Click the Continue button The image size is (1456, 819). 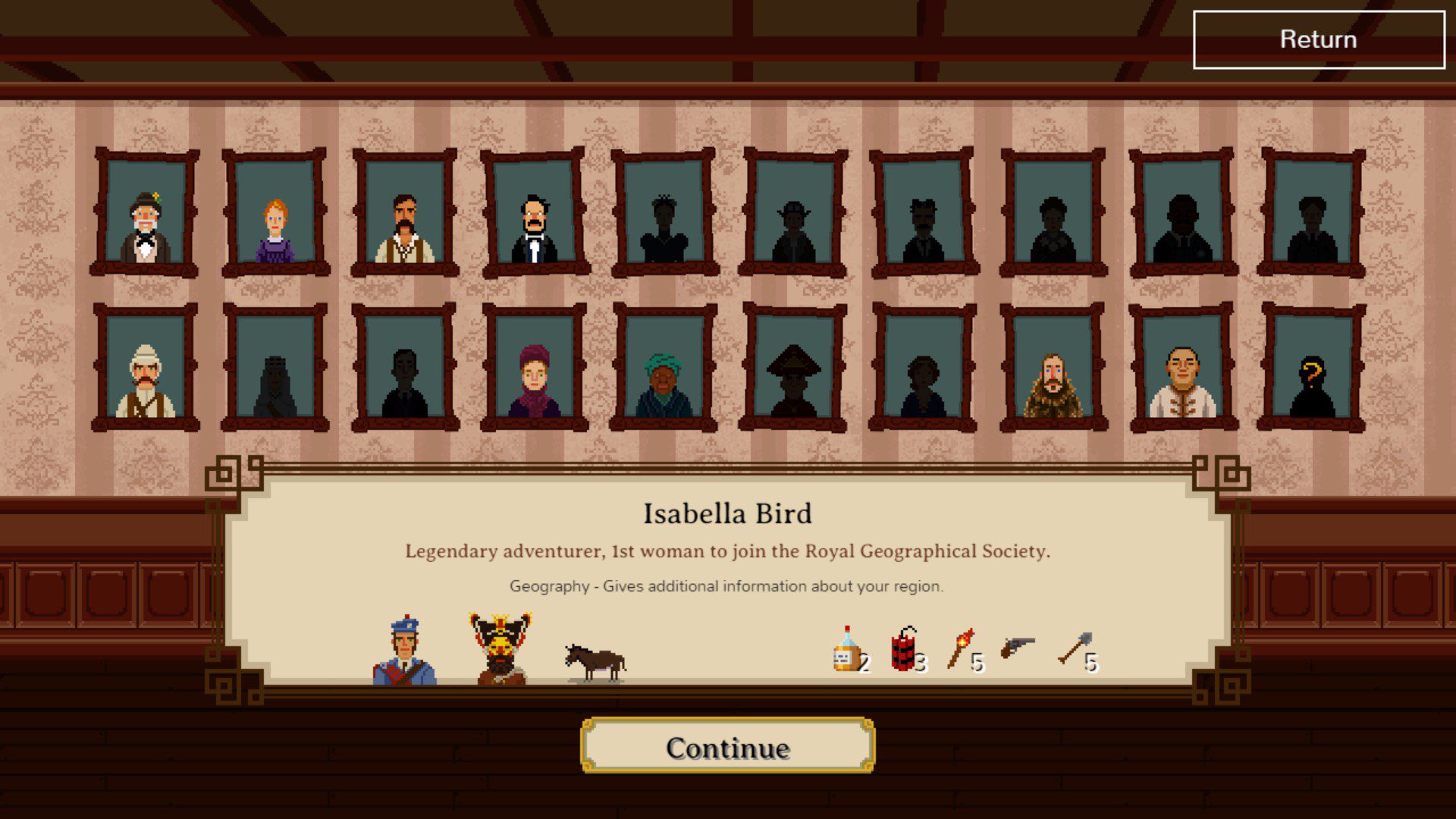point(727,747)
